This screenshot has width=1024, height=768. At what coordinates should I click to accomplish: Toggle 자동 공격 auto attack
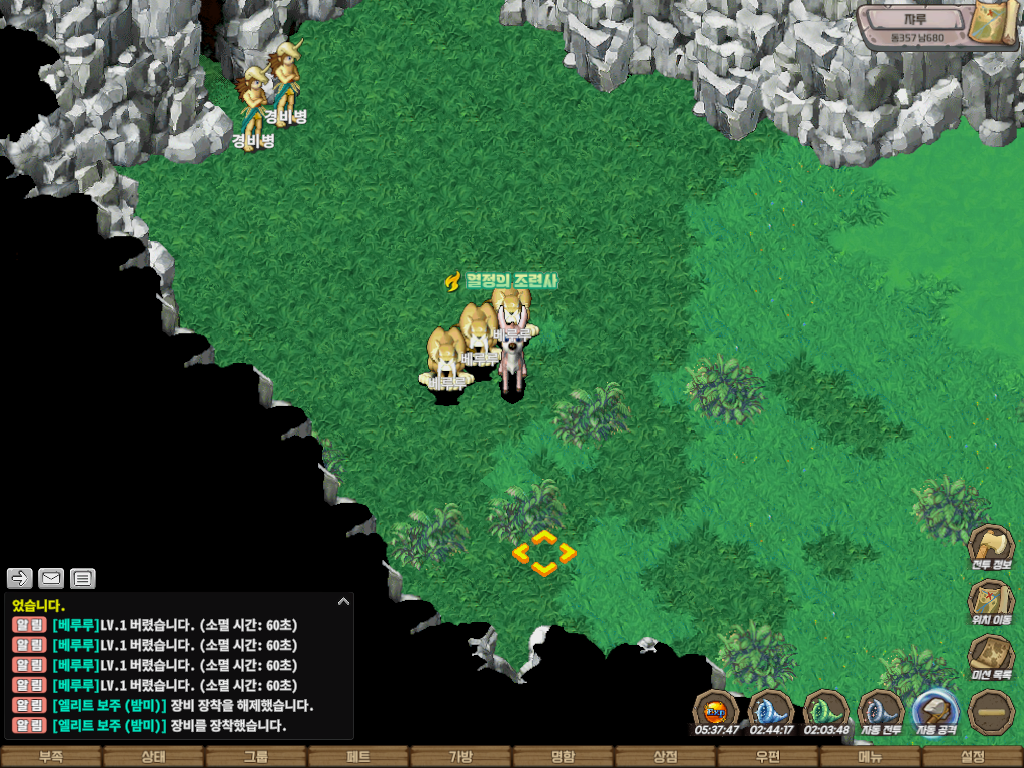coord(937,710)
